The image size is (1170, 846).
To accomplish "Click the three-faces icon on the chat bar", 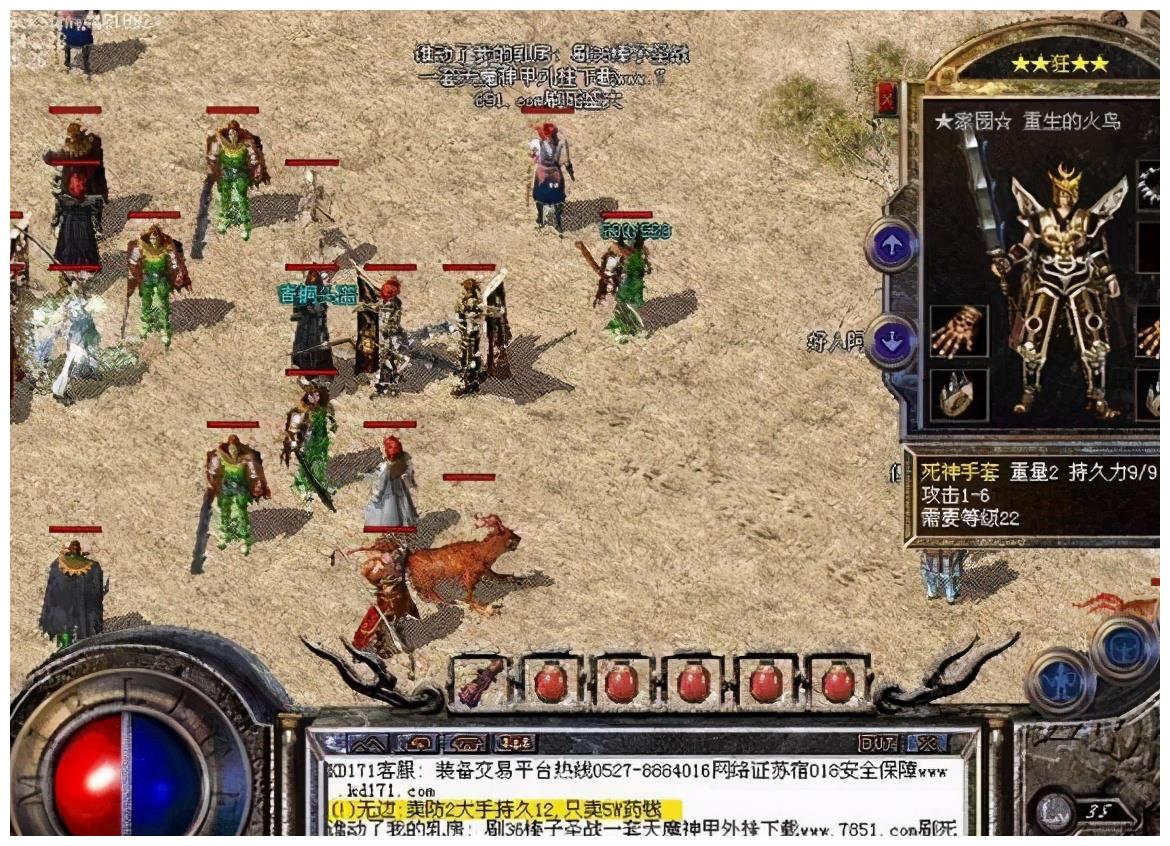I will (515, 743).
